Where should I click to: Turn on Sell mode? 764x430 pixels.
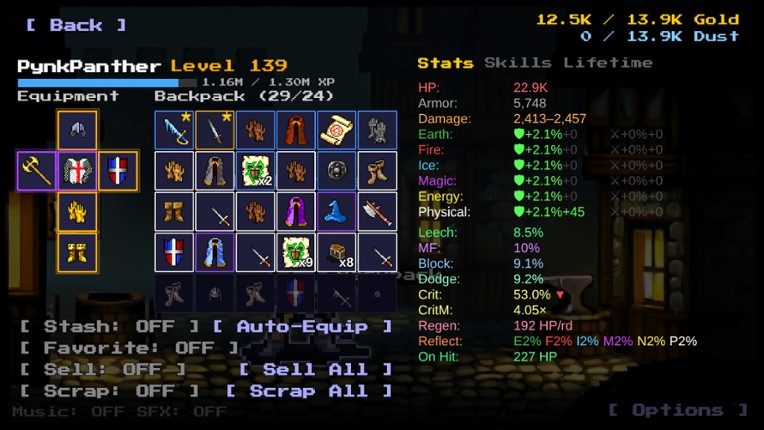(103, 369)
